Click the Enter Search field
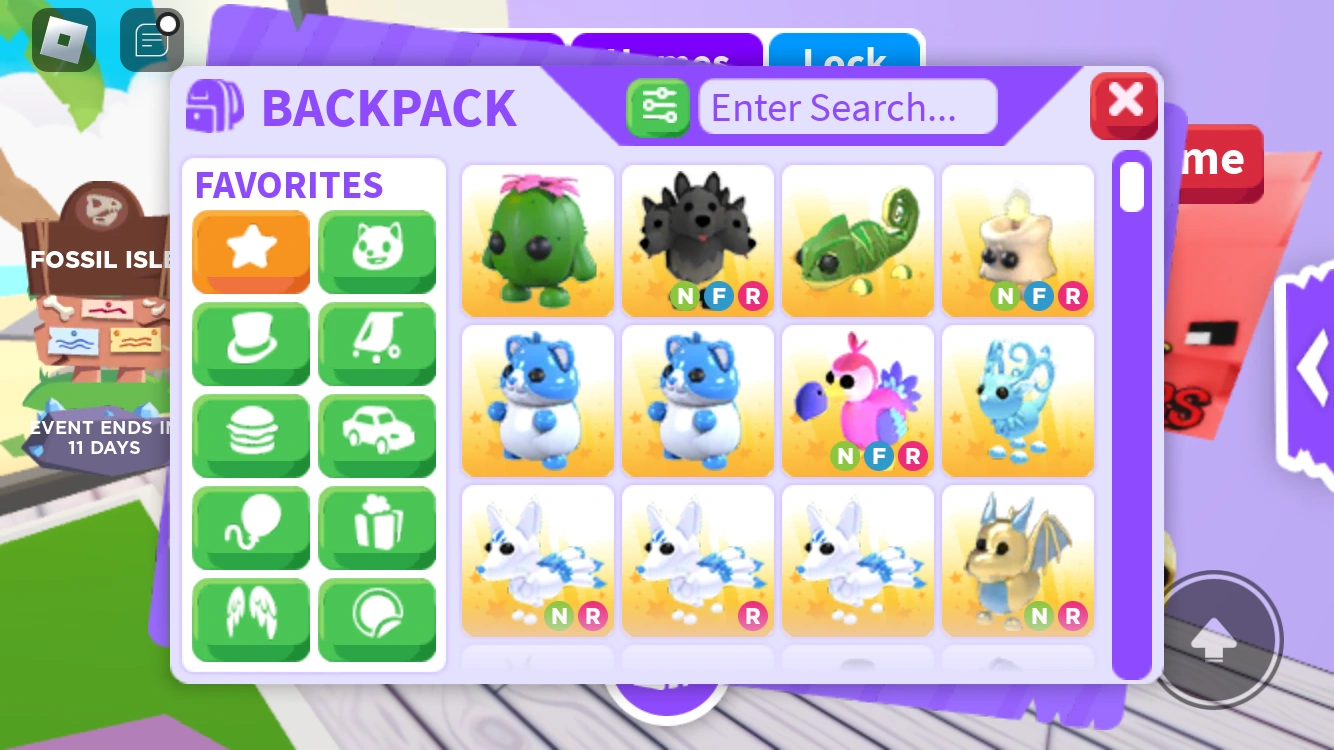This screenshot has height=750, width=1334. pos(848,107)
